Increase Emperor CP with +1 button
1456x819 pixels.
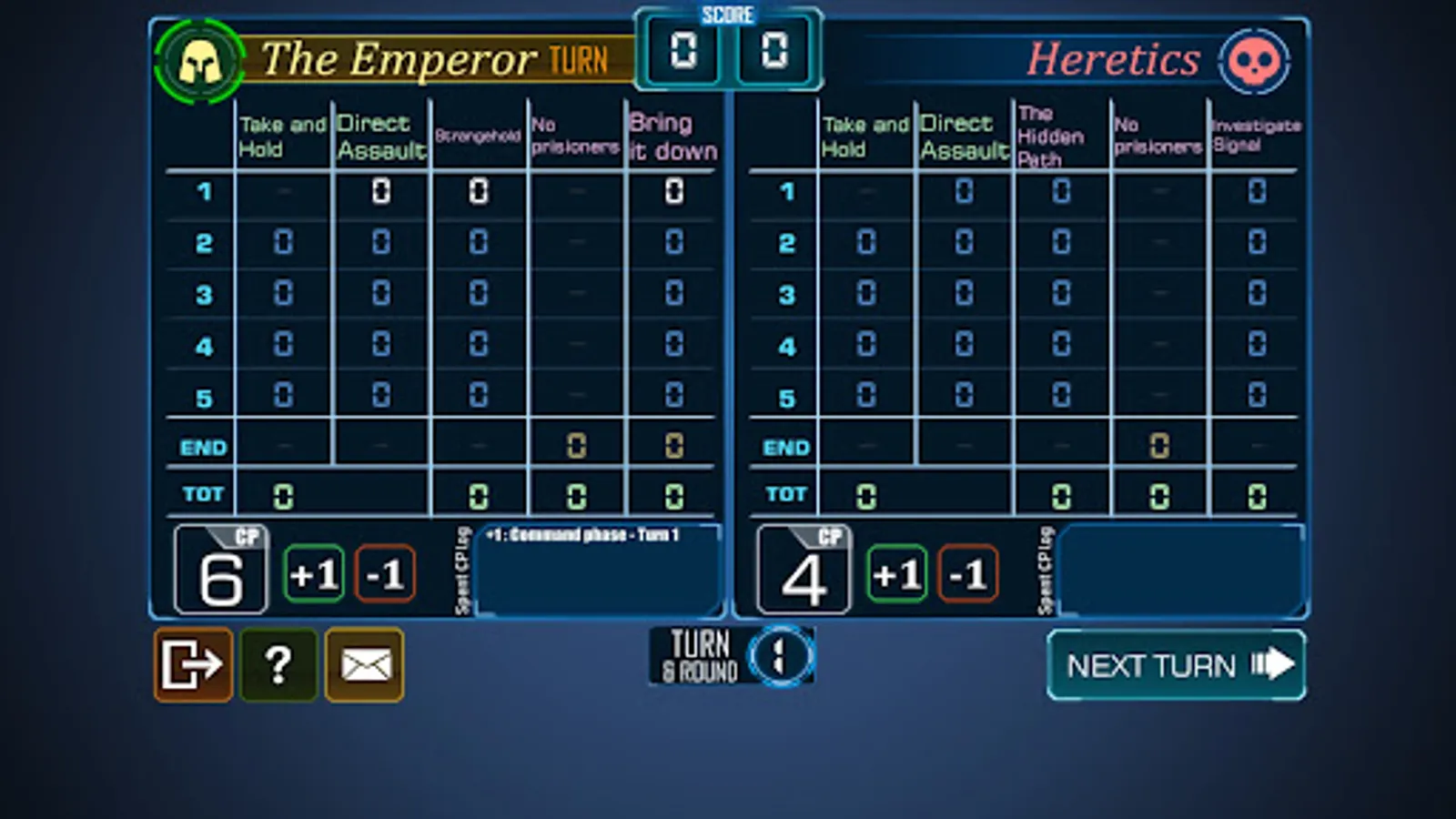[313, 574]
